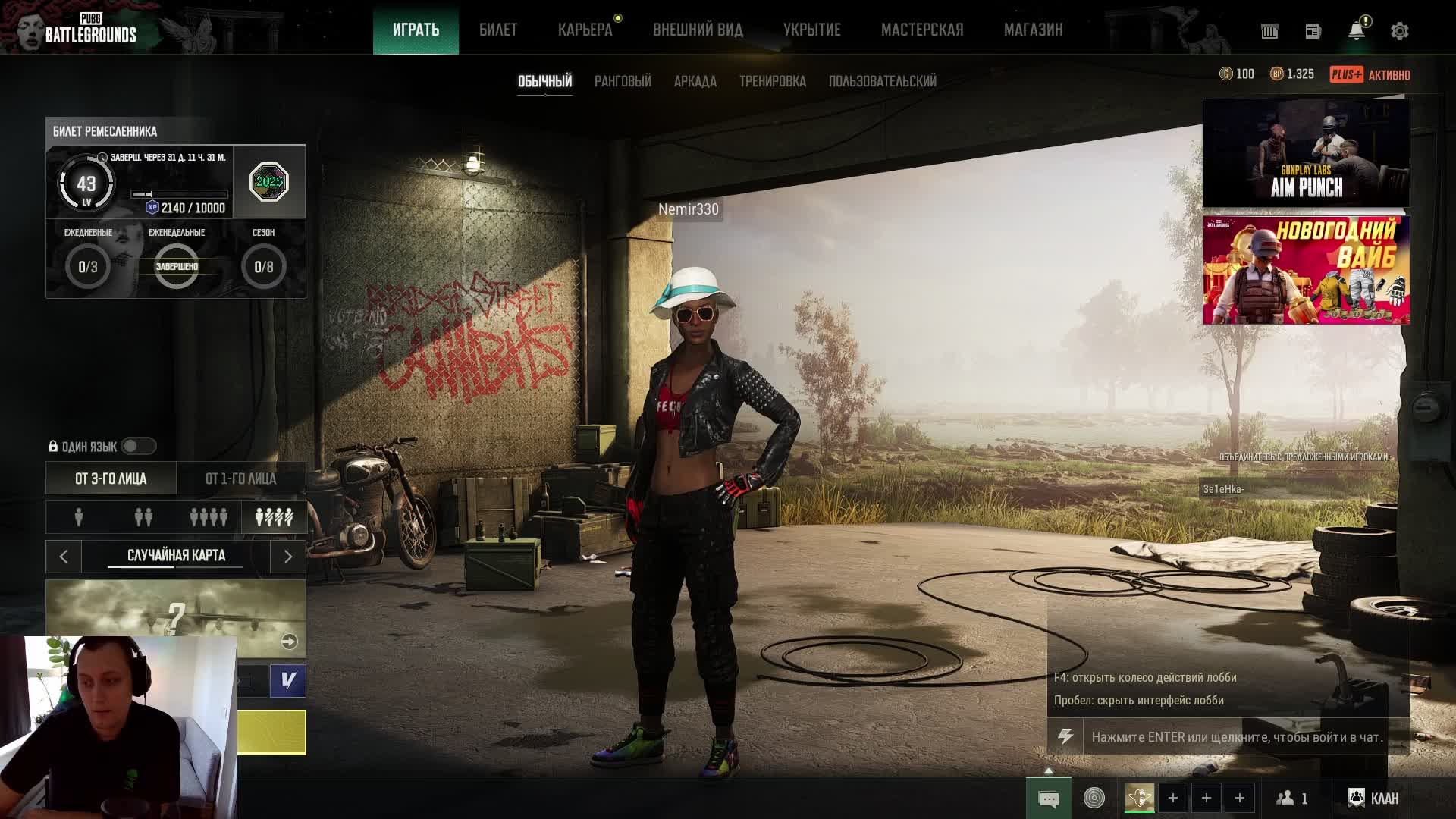Select the От 1-го лица perspective
This screenshot has width=1456, height=819.
[x=240, y=479]
